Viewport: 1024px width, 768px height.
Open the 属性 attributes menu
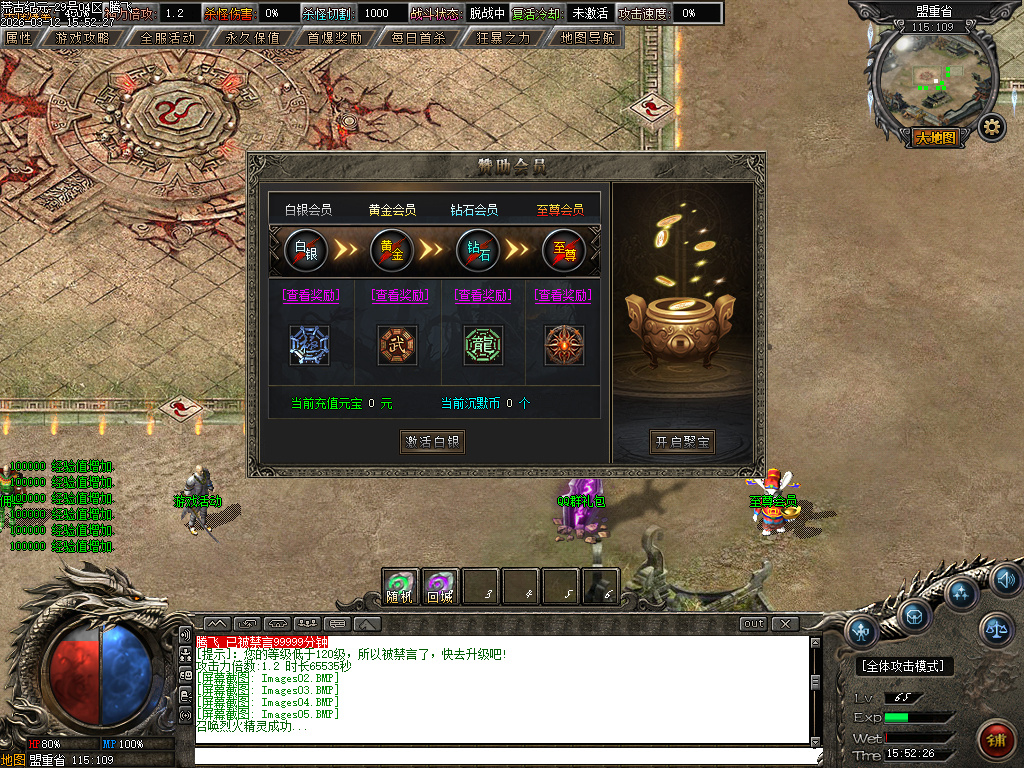(19, 38)
